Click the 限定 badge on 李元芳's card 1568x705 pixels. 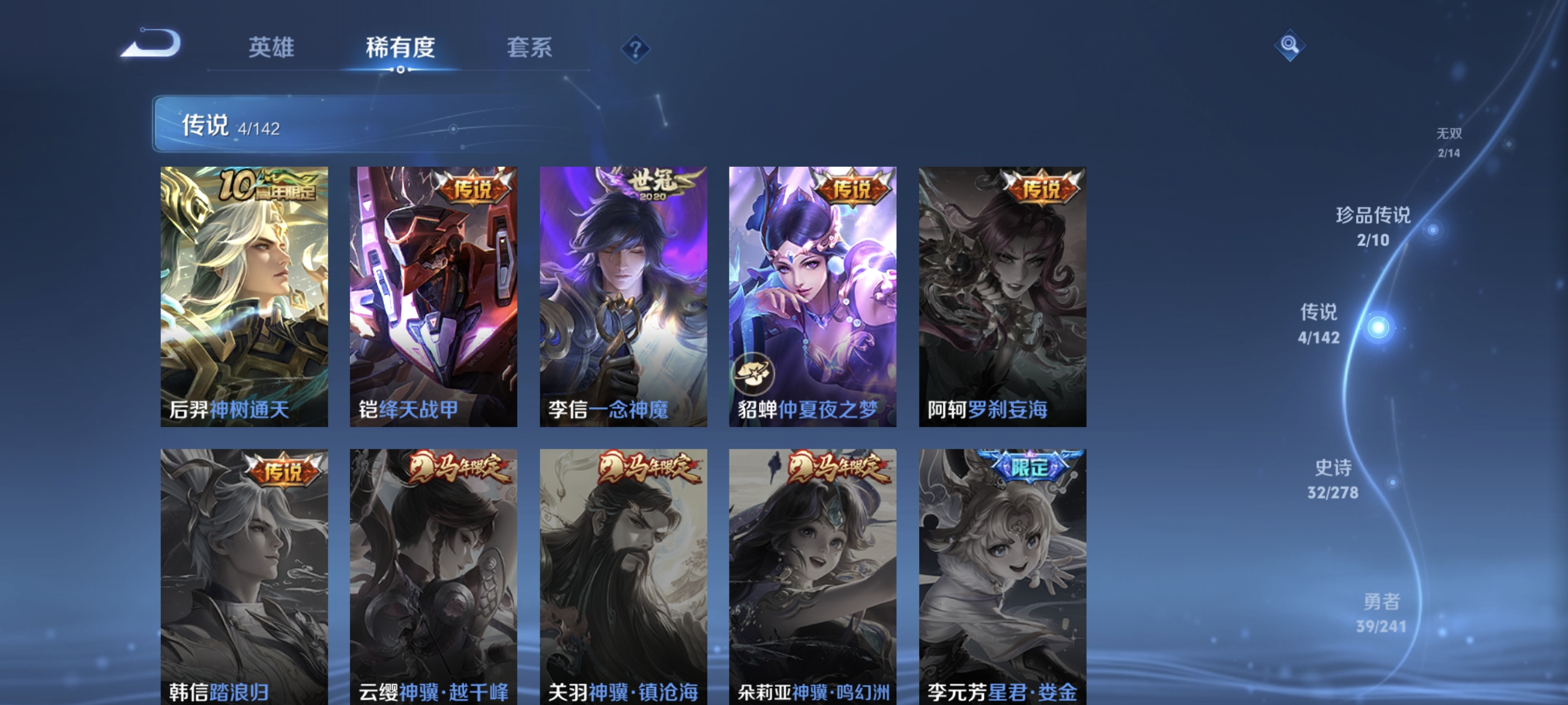tap(1028, 466)
